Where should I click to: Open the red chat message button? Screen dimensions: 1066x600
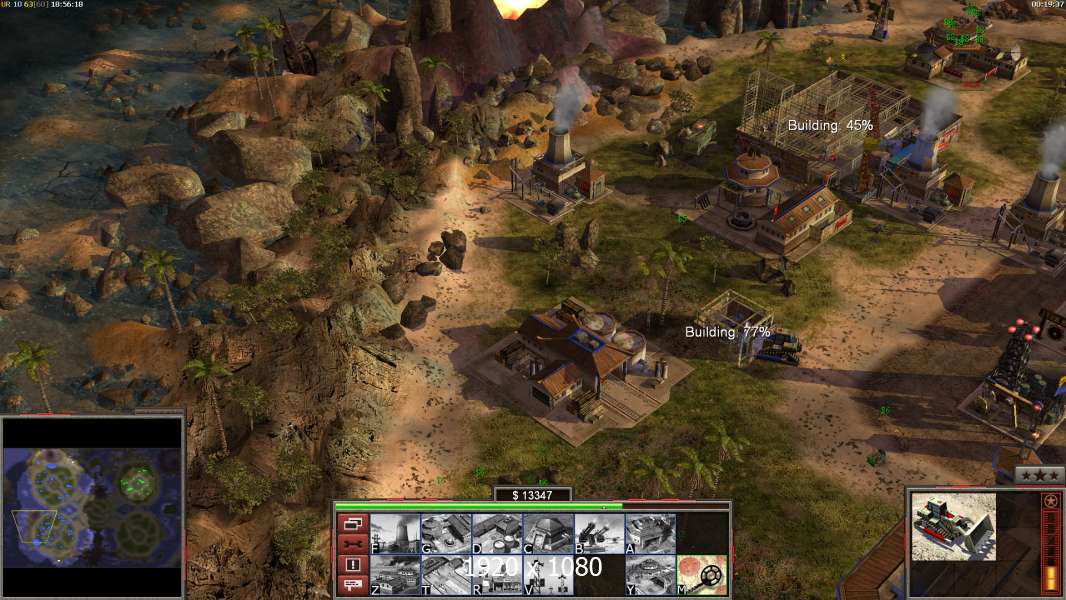click(352, 586)
